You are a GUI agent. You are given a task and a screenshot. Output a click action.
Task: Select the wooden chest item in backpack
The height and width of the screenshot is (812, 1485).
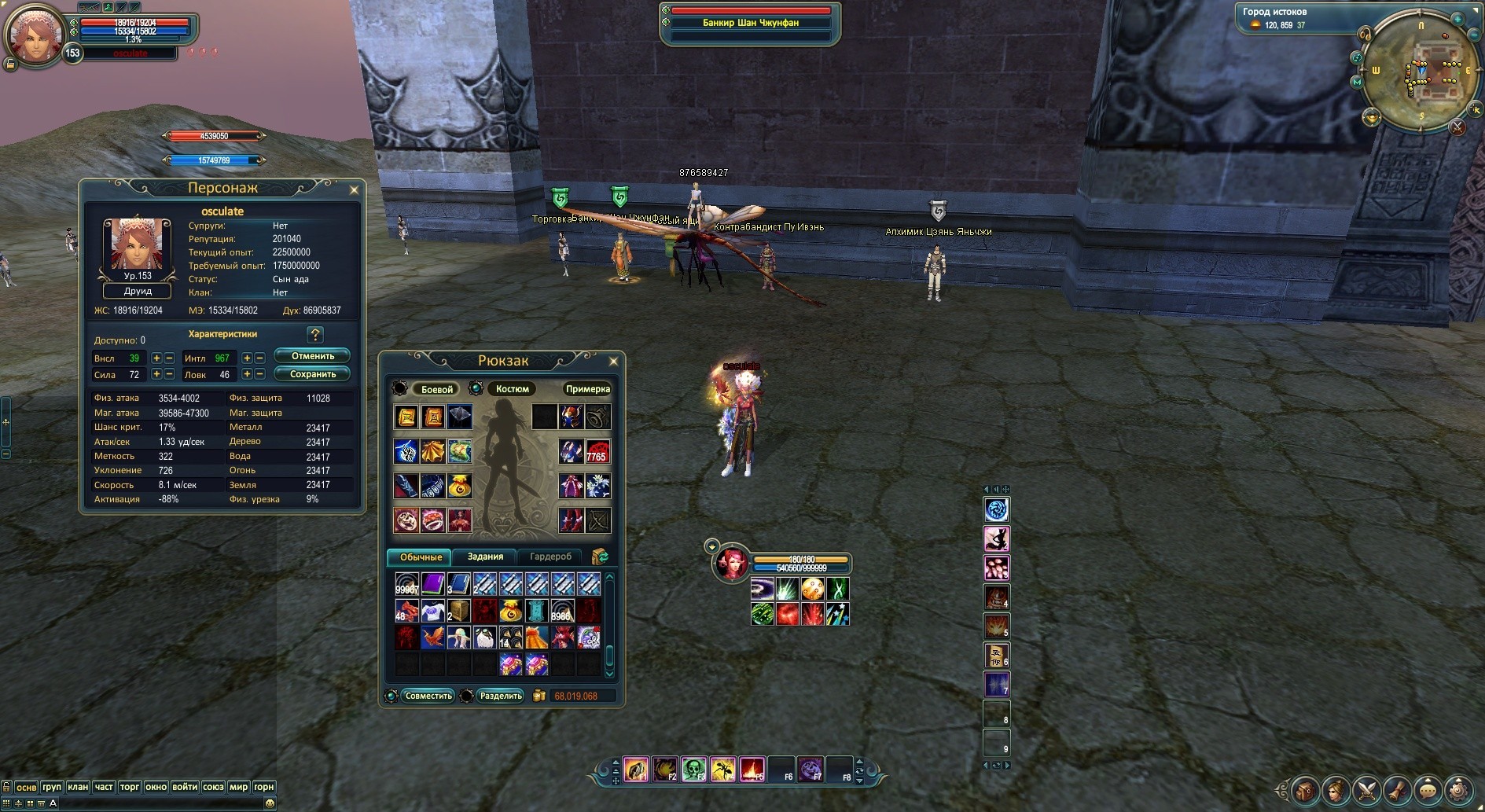click(459, 610)
